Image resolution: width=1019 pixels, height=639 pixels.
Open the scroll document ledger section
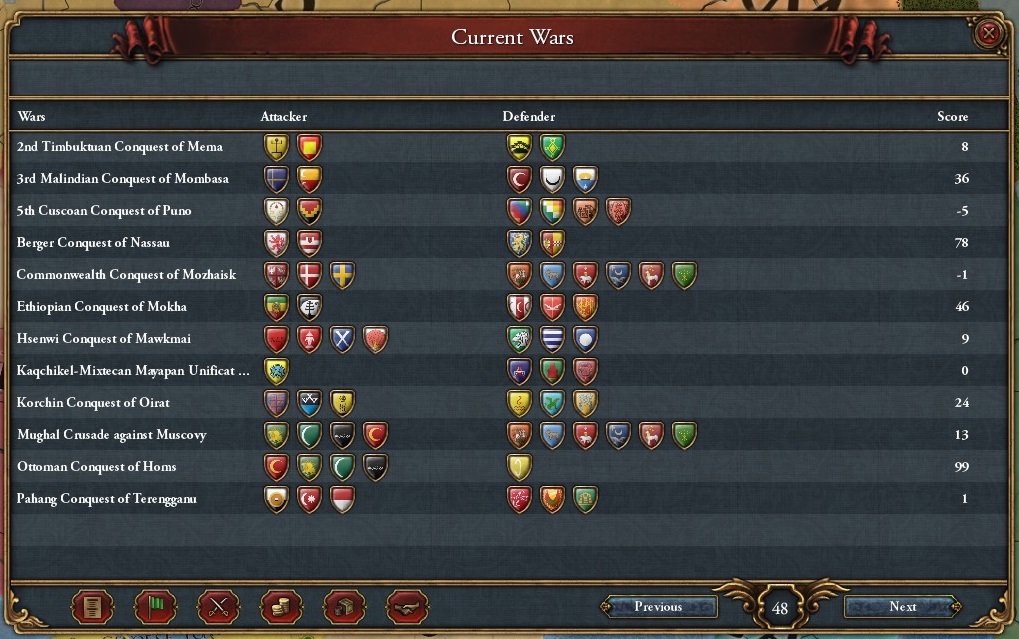point(92,607)
